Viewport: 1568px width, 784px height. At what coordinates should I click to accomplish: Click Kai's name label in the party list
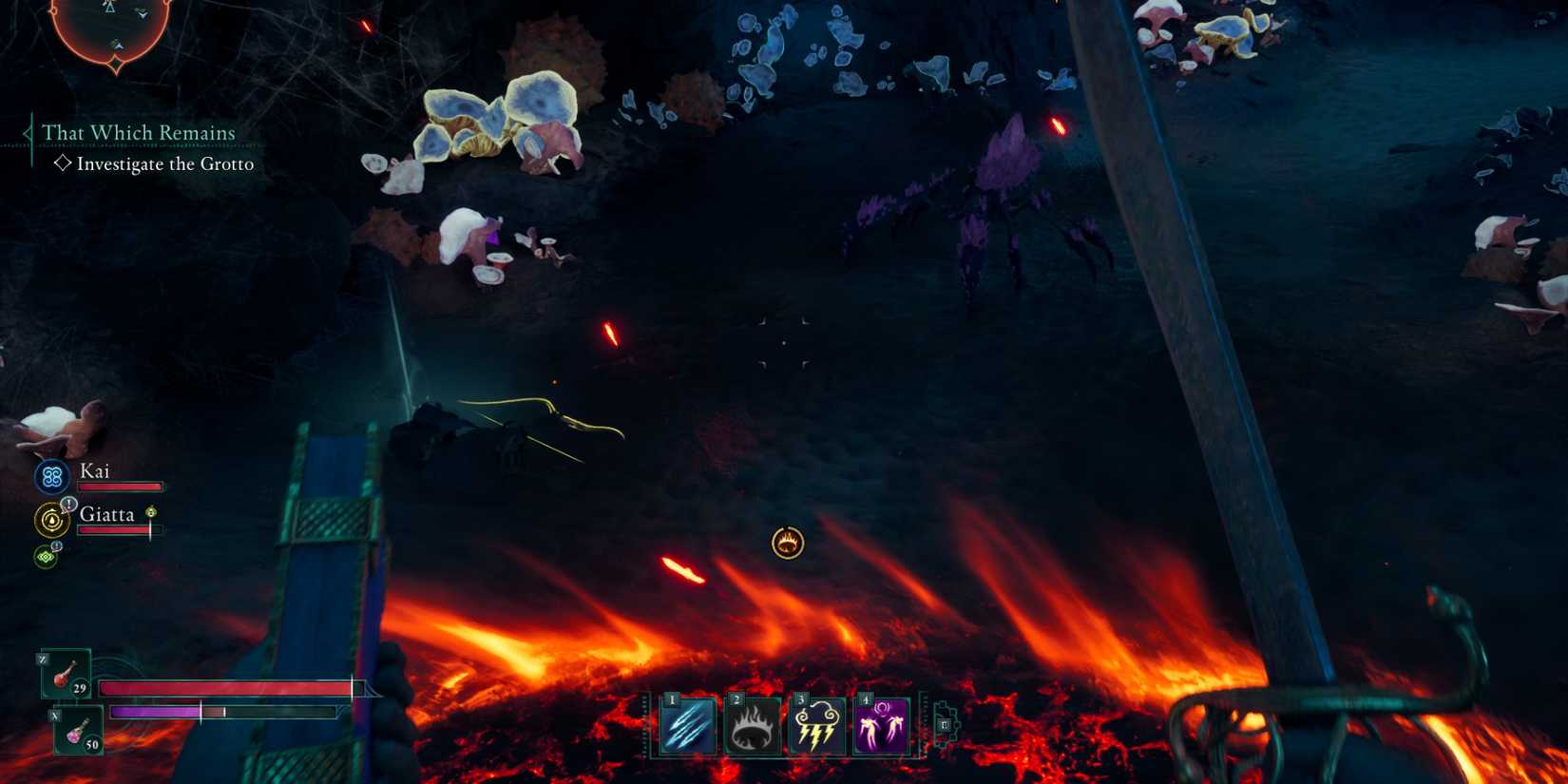[x=93, y=470]
